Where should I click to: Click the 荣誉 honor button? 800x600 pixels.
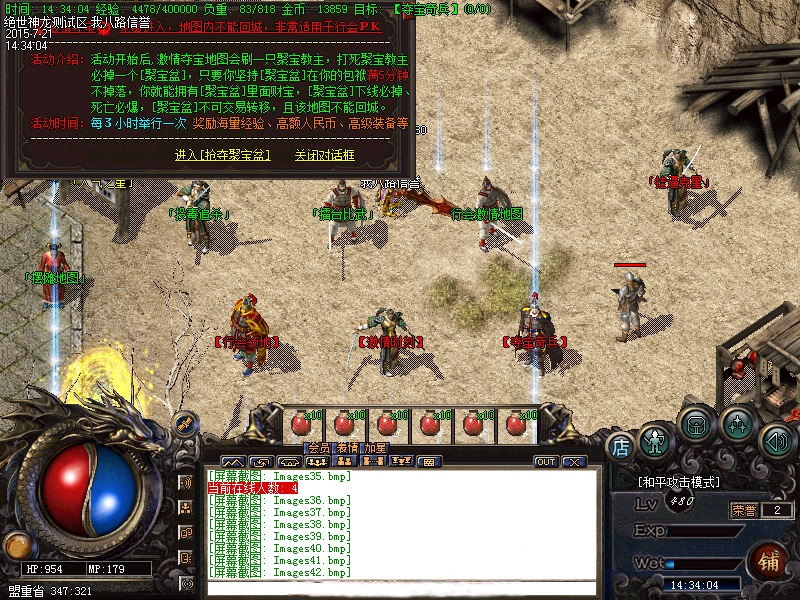pyautogui.click(x=745, y=510)
